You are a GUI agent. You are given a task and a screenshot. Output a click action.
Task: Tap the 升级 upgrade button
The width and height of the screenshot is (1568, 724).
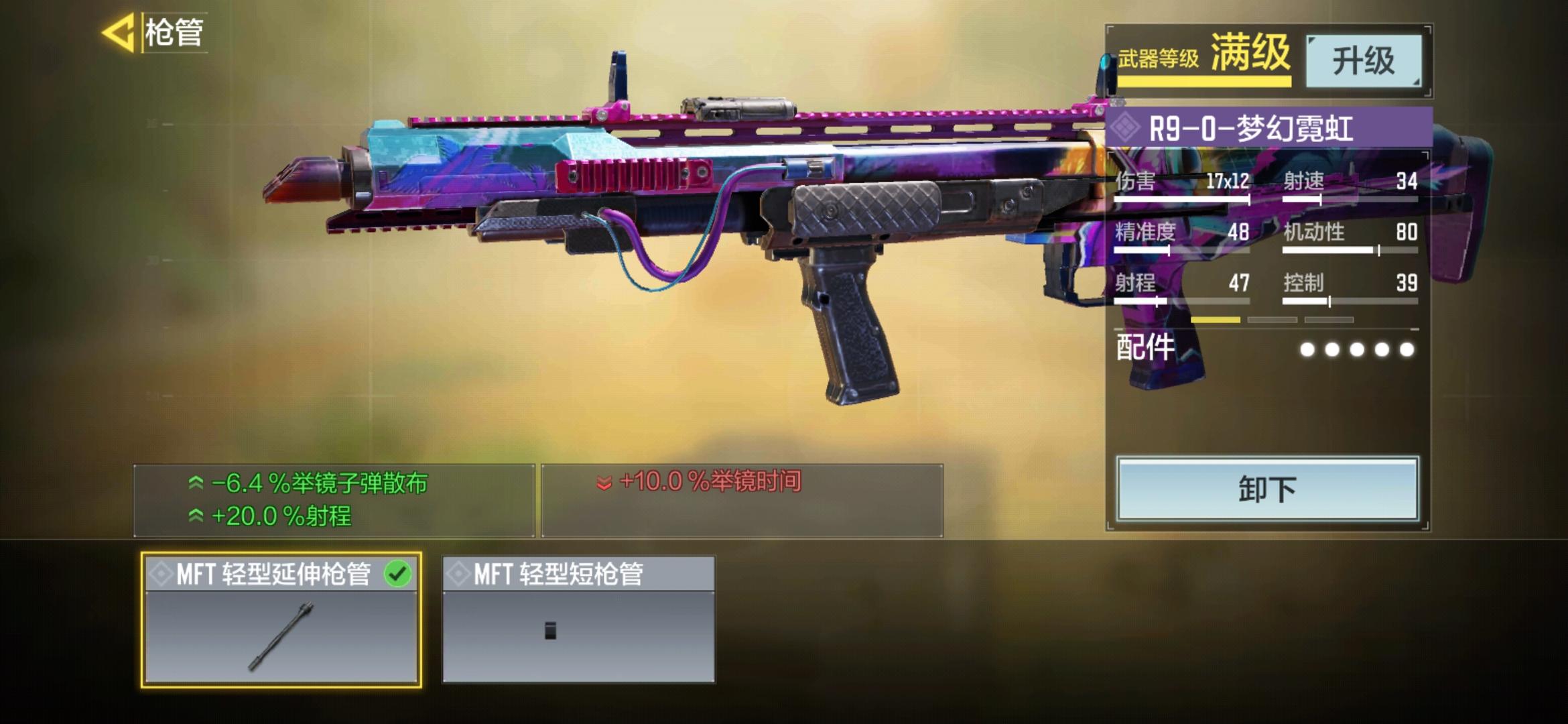(x=1363, y=61)
